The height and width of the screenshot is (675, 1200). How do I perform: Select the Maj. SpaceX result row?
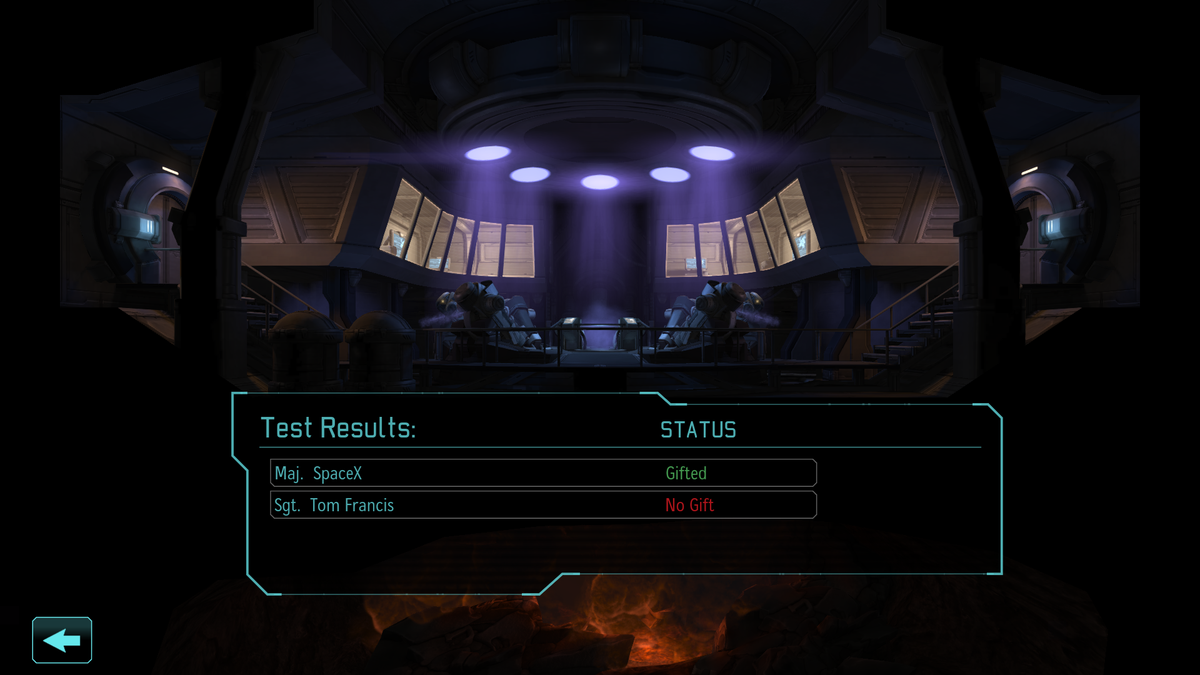(543, 473)
